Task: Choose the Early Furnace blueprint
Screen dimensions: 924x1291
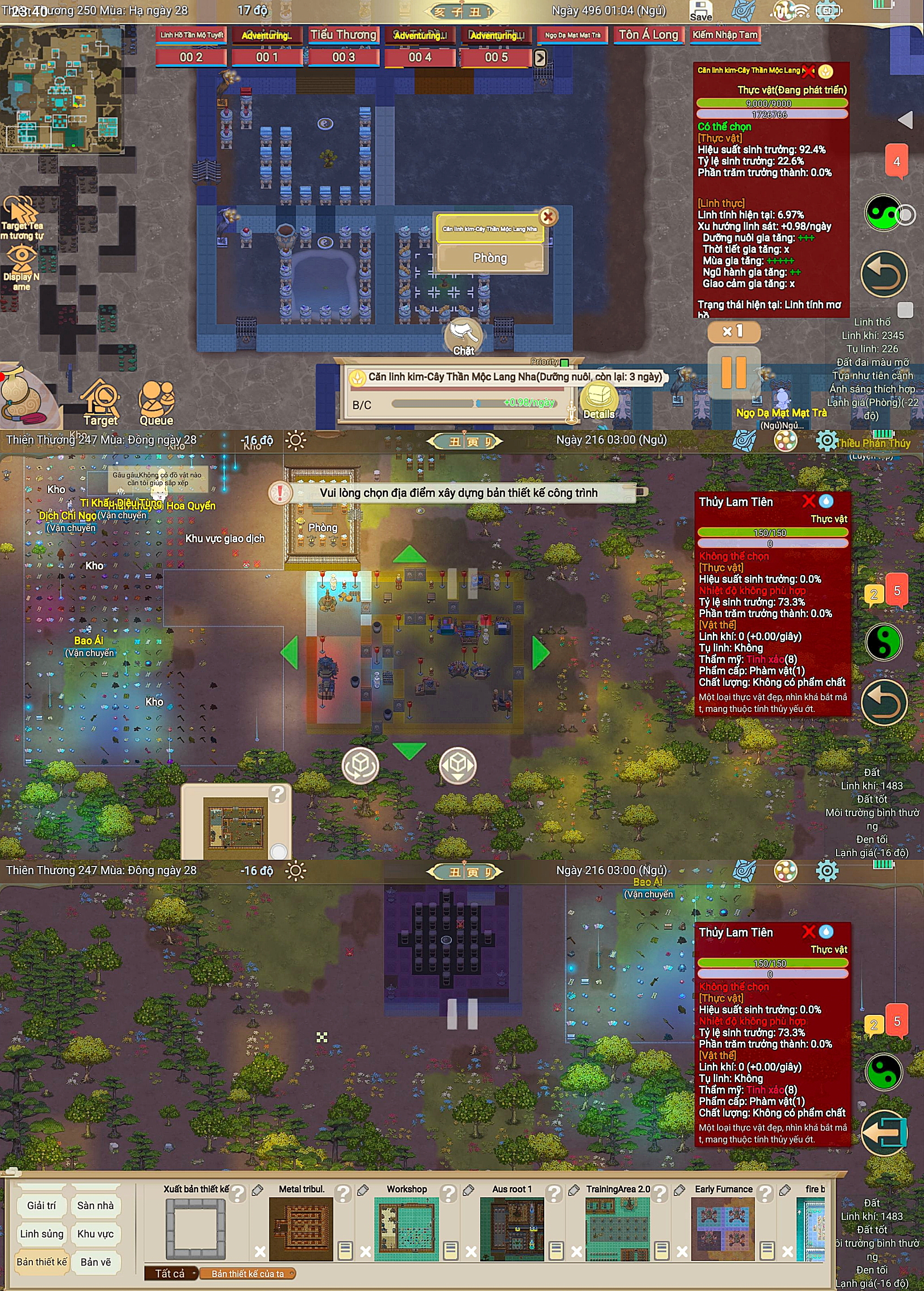Action: pos(723,1228)
